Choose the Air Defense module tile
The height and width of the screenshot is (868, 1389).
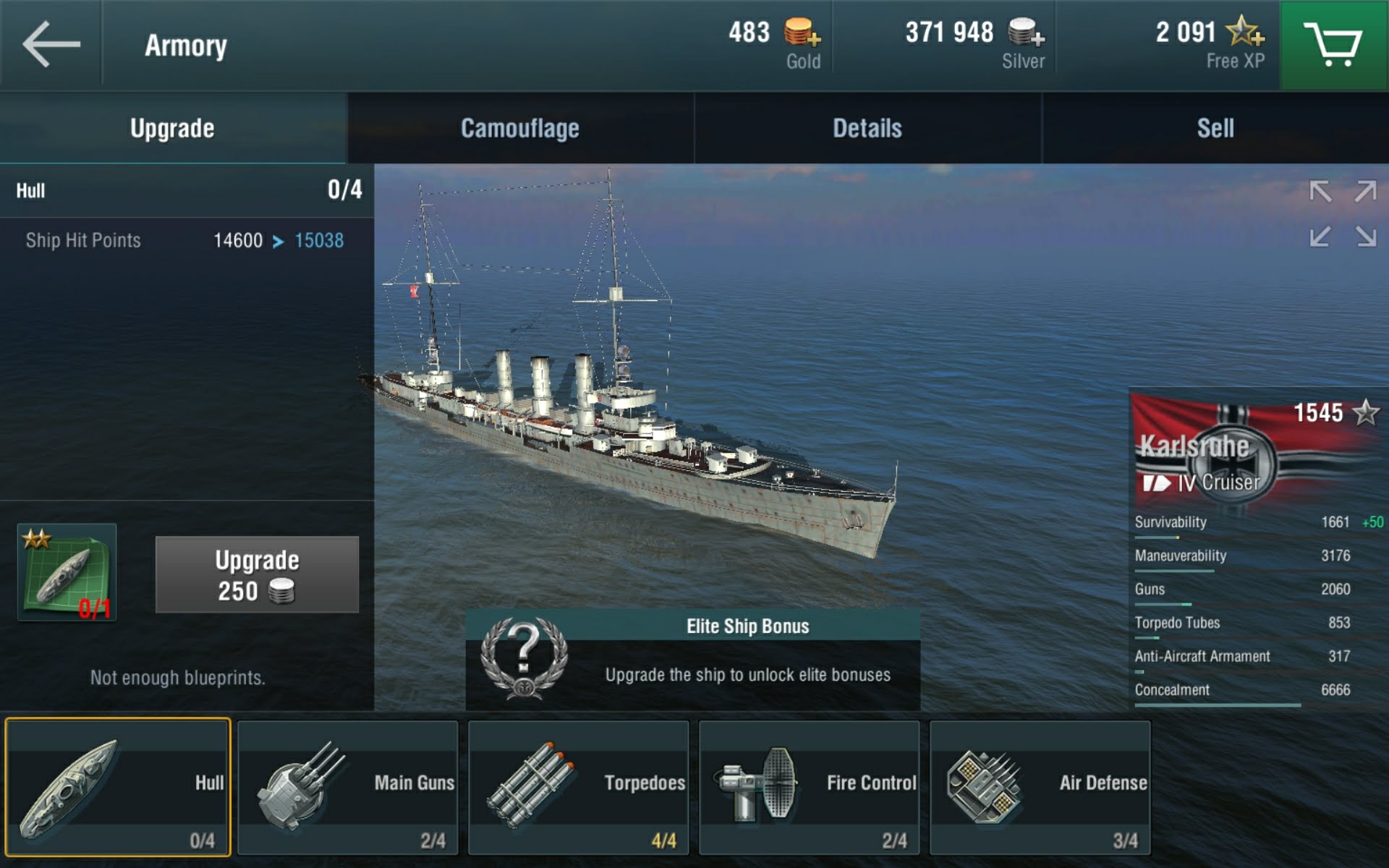[x=1040, y=788]
